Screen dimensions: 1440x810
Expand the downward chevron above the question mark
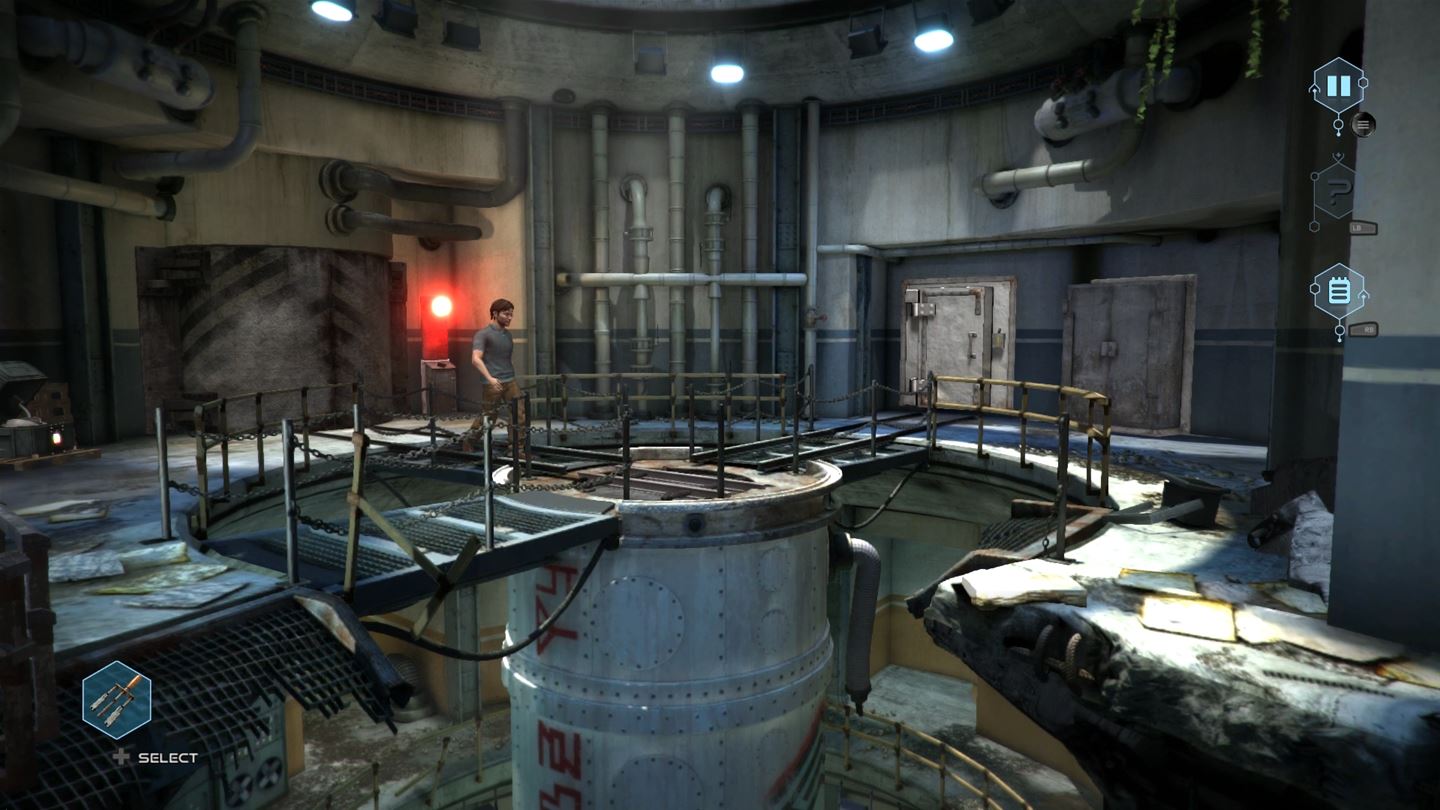(1337, 154)
